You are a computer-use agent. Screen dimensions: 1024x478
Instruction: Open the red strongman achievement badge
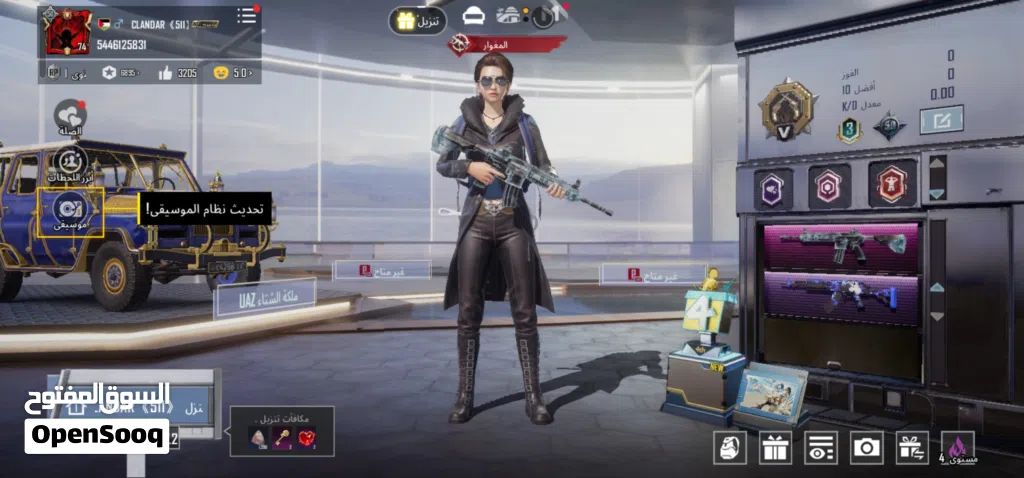(891, 185)
